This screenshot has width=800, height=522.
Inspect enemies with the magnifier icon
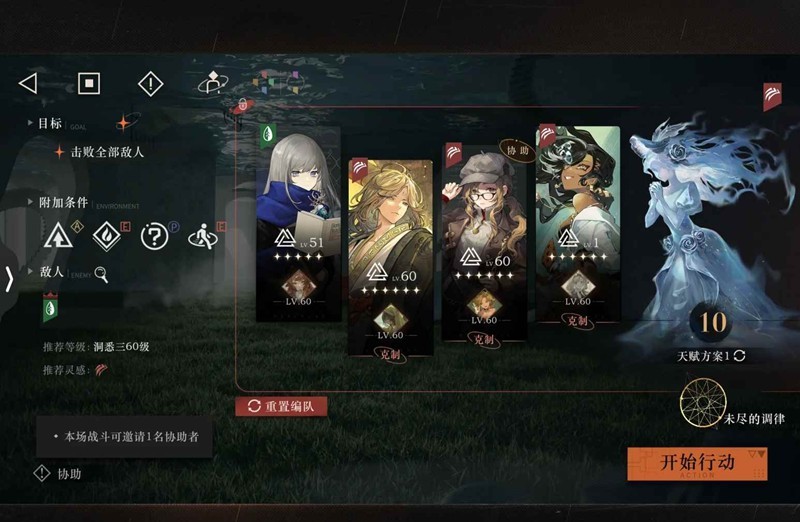tap(101, 274)
